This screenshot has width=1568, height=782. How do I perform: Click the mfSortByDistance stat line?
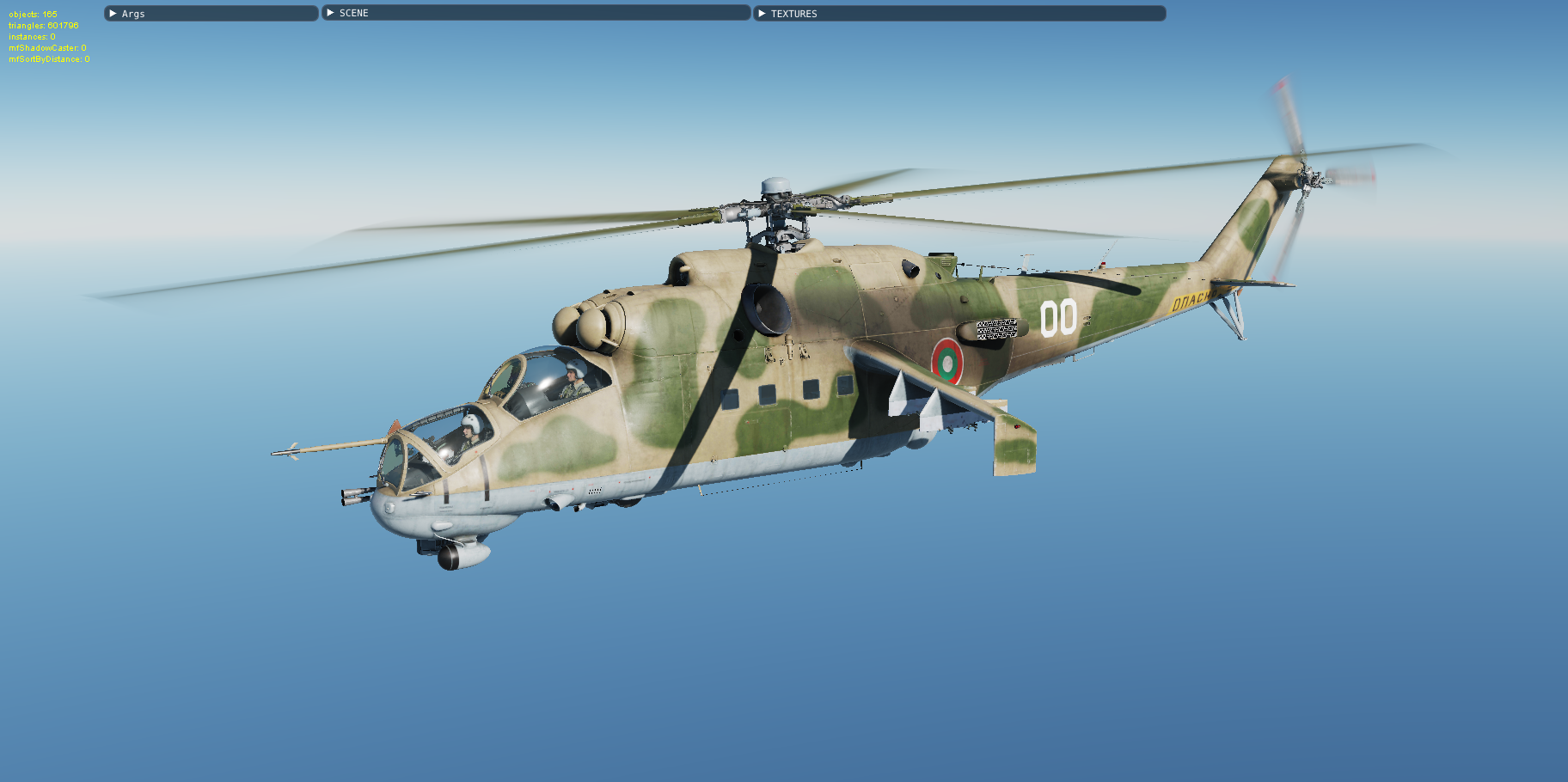[x=49, y=58]
